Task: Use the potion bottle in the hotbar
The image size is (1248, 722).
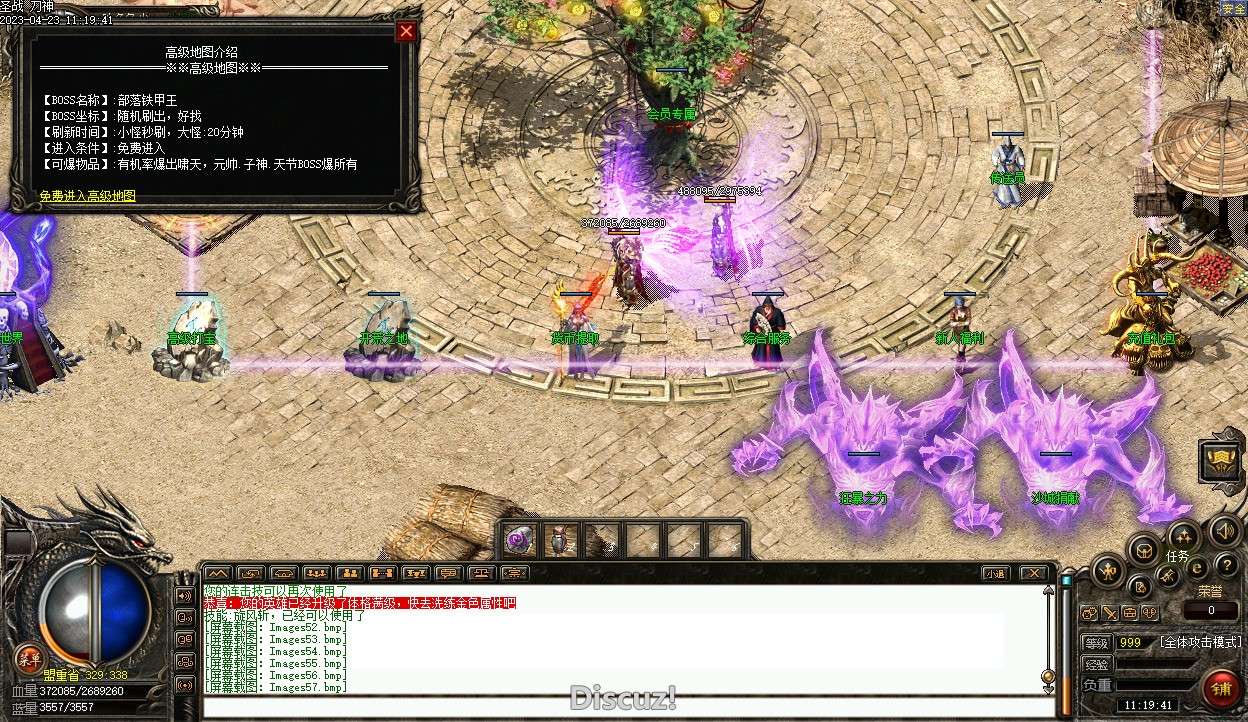Action: [x=559, y=540]
